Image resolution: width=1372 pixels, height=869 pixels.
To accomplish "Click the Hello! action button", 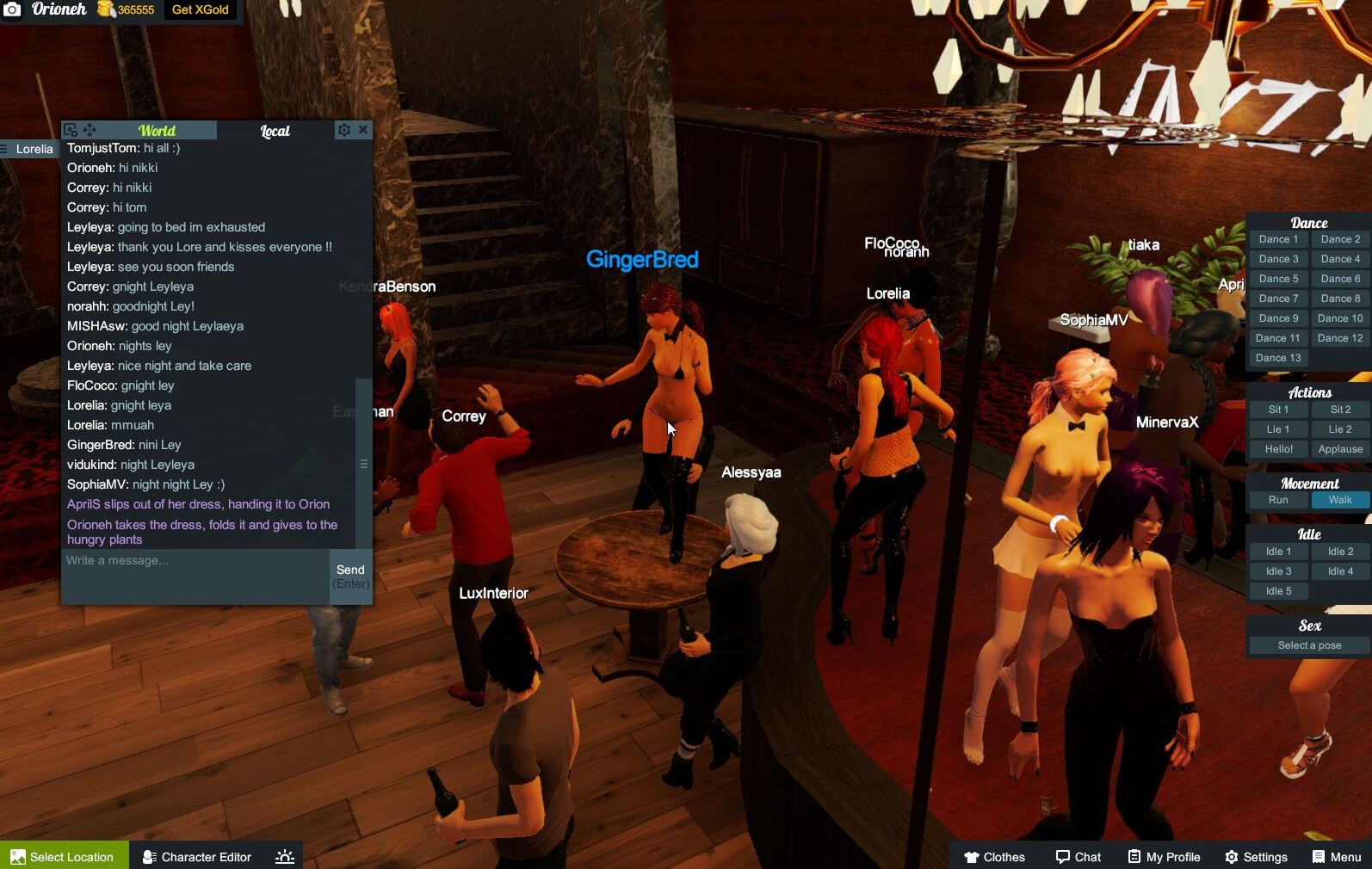I will [1277, 448].
